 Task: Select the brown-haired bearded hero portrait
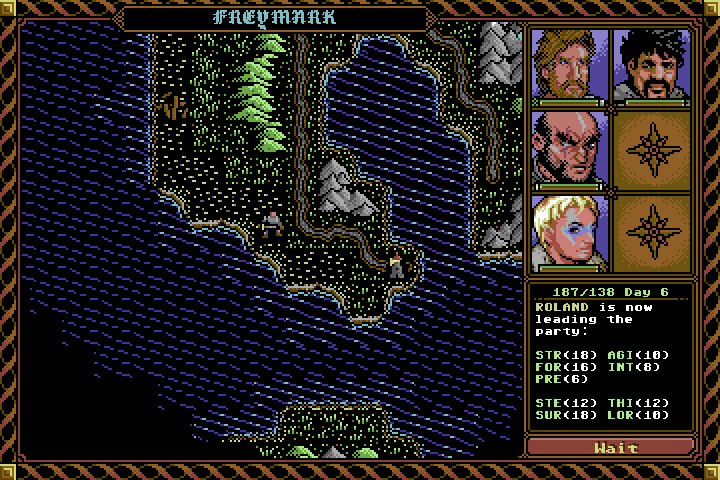570,65
